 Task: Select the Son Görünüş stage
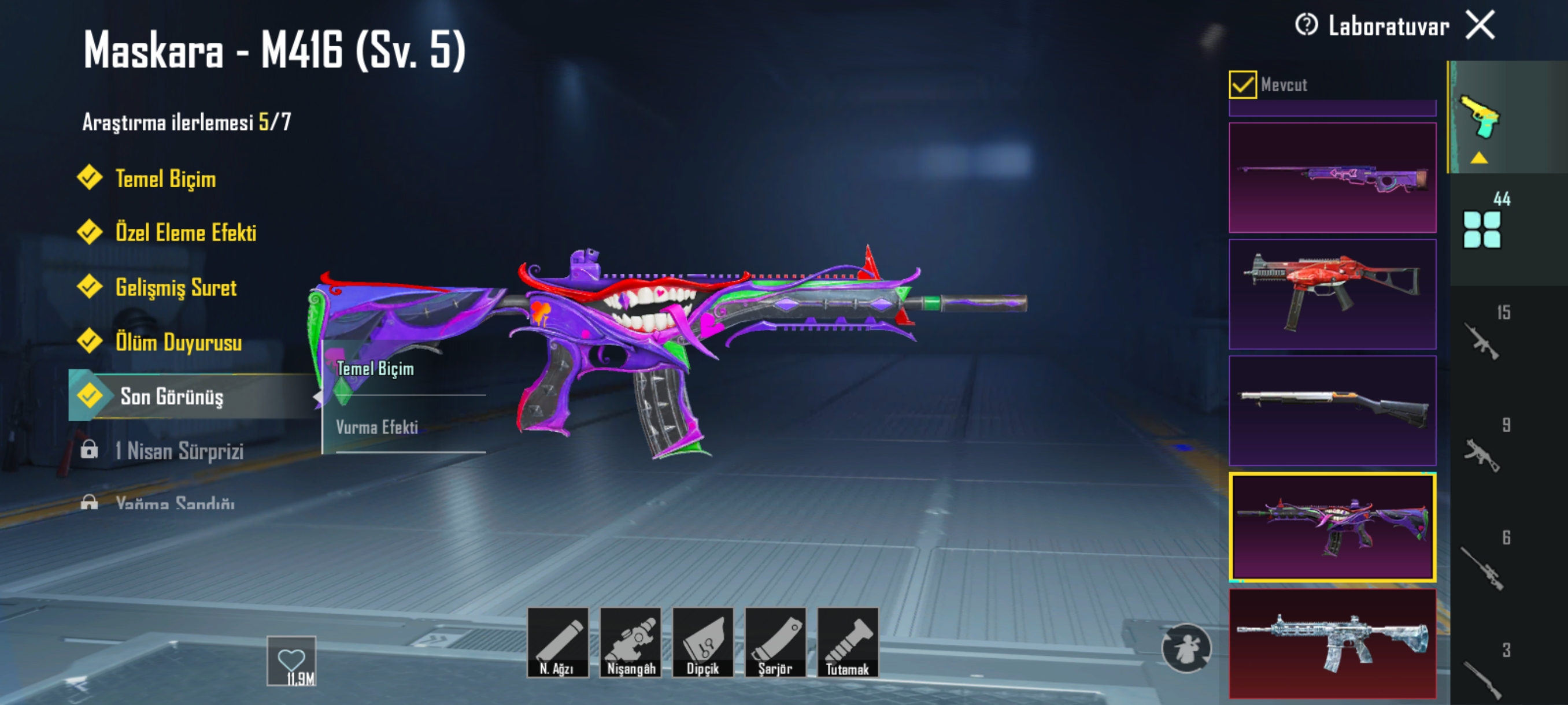coord(171,396)
